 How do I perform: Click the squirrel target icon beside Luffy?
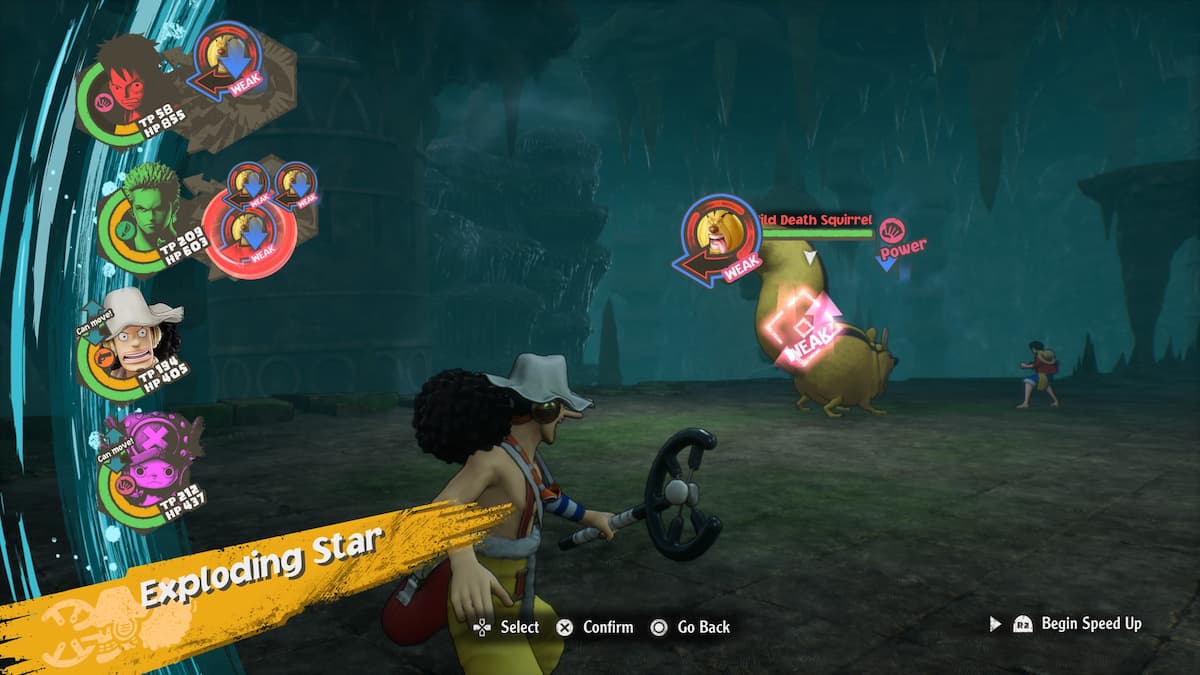227,59
